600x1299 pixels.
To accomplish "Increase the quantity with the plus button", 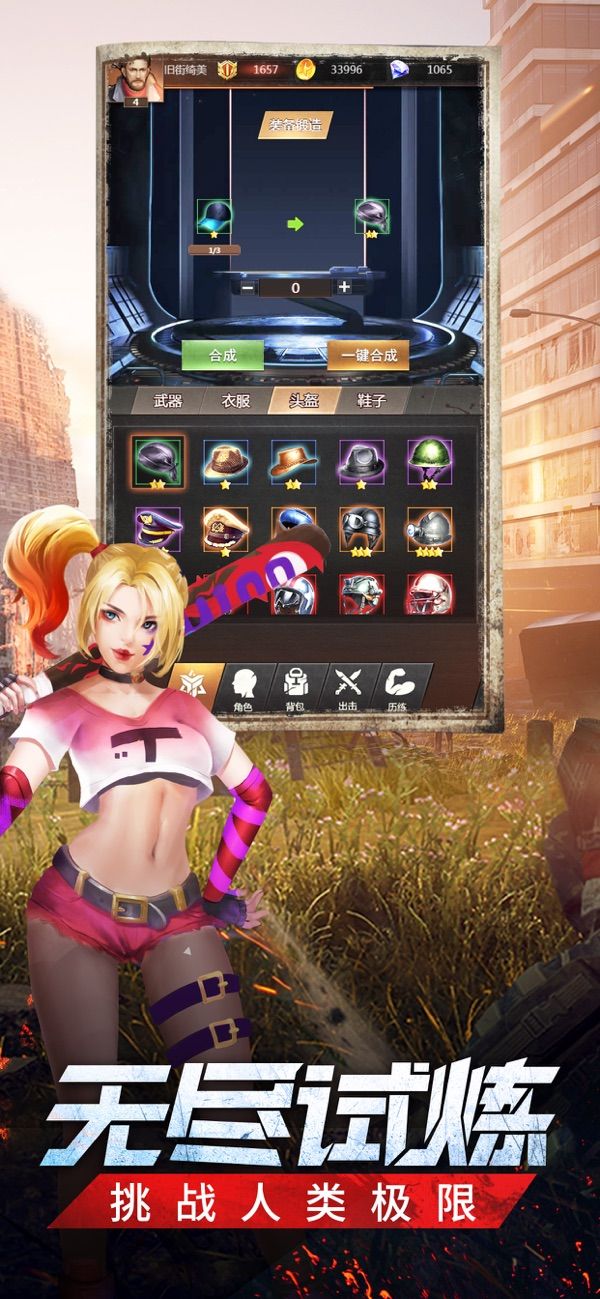I will click(344, 287).
